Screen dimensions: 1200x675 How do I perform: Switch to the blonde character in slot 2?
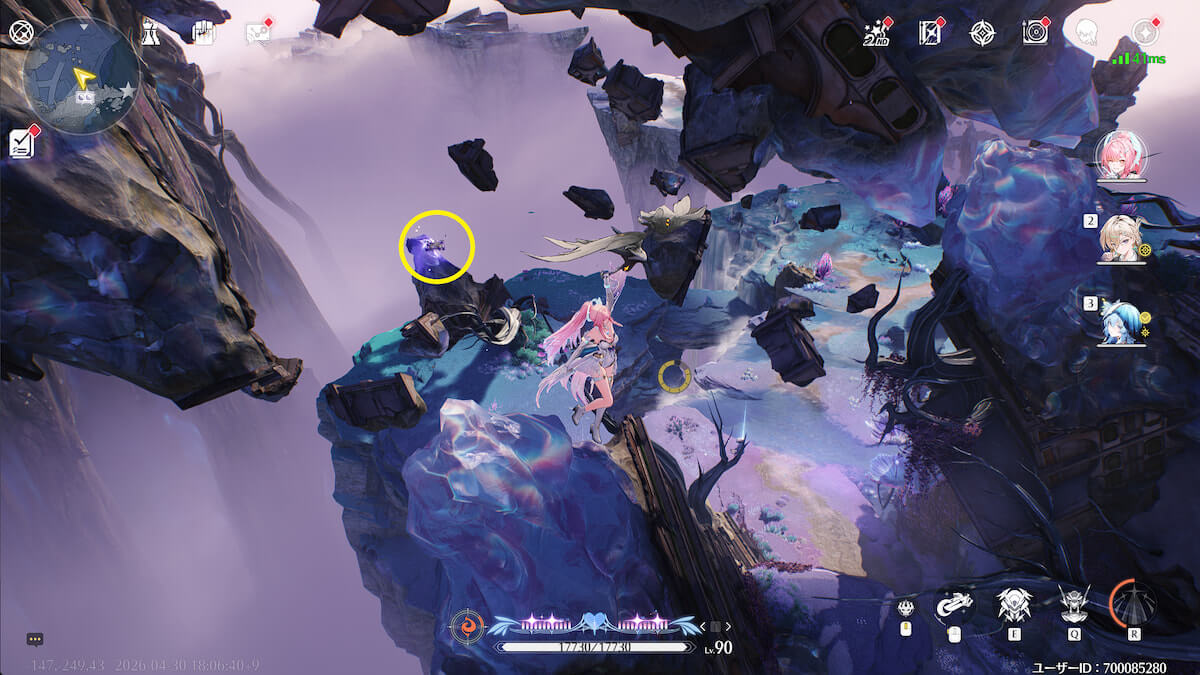point(1121,240)
